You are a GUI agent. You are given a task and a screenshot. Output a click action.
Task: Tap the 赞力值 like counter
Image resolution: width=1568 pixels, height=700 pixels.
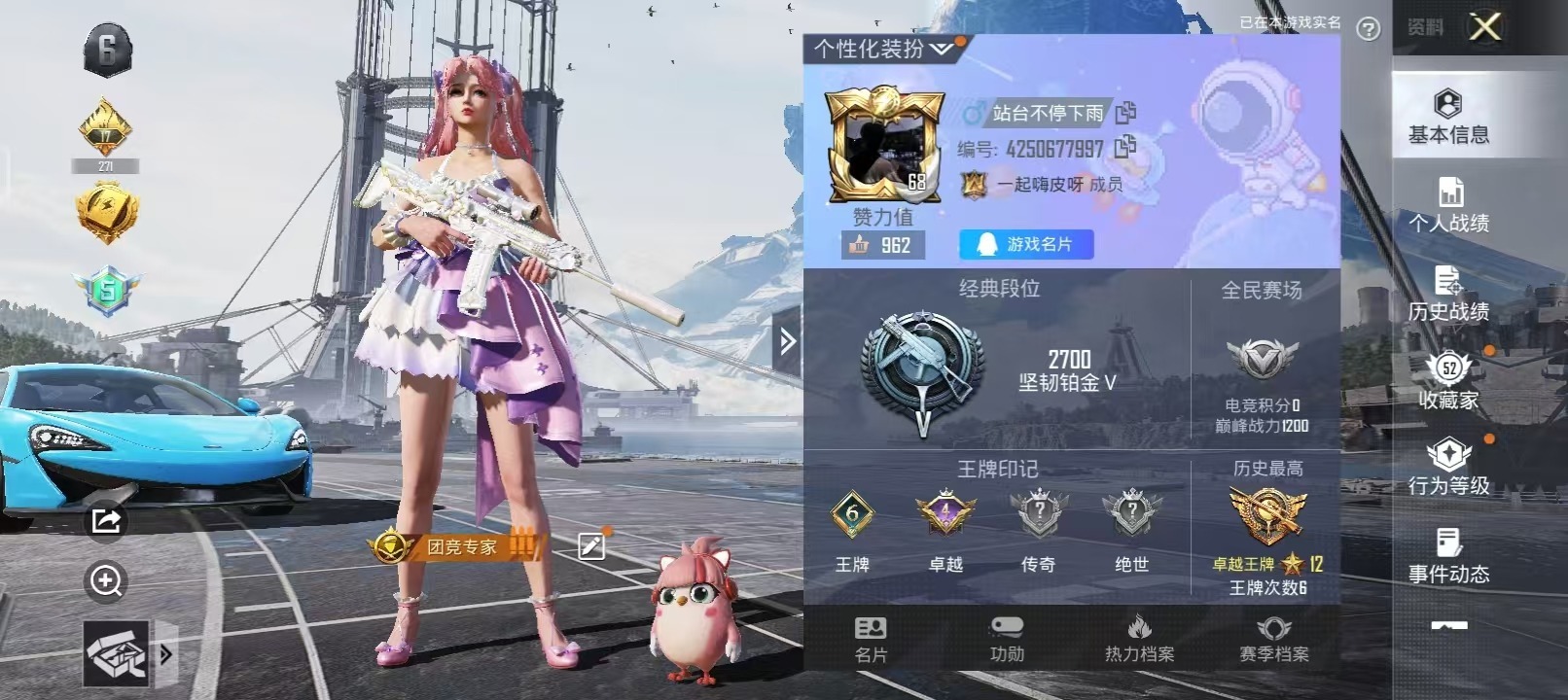[x=882, y=245]
